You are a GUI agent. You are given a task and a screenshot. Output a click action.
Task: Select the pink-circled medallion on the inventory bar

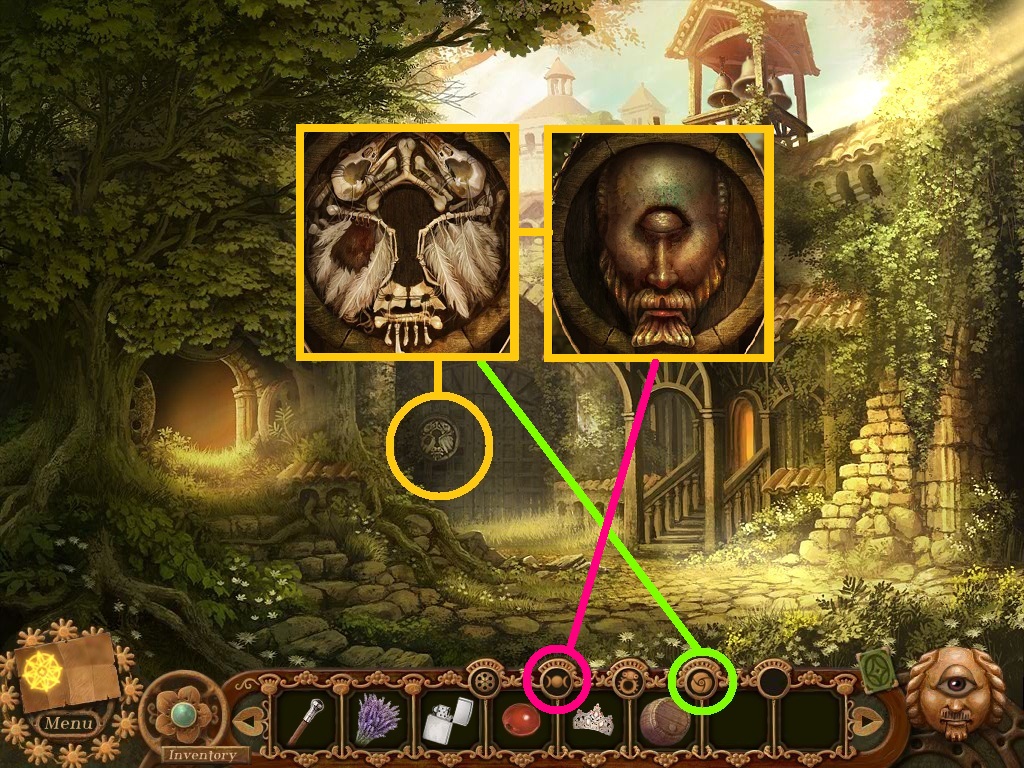tap(552, 682)
